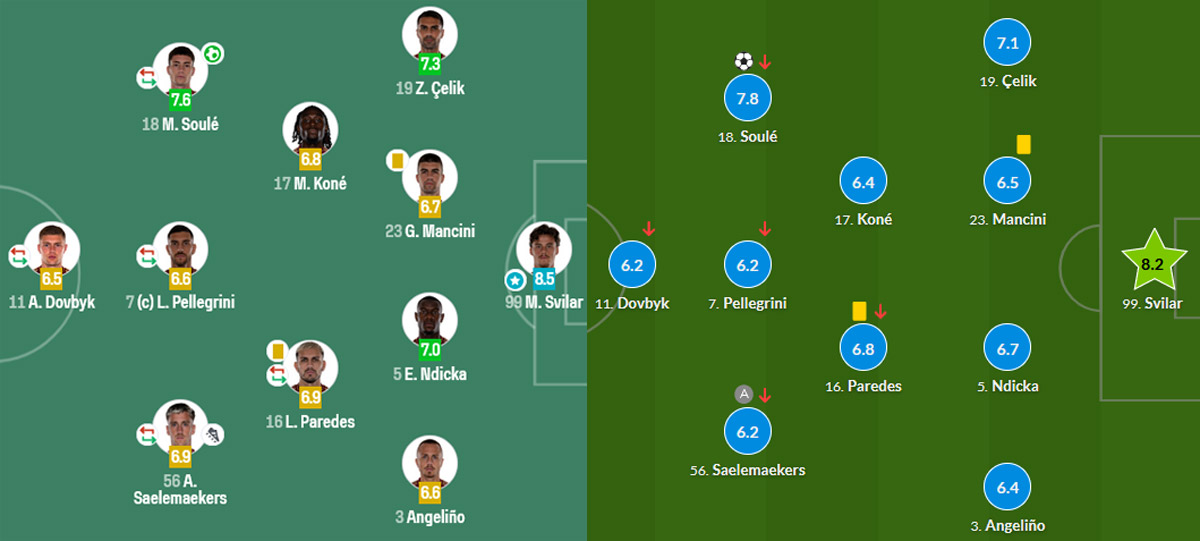Screen dimensions: 1200x541
Task: Open goalkeeper M. Svilar's photo
Action: pos(543,247)
